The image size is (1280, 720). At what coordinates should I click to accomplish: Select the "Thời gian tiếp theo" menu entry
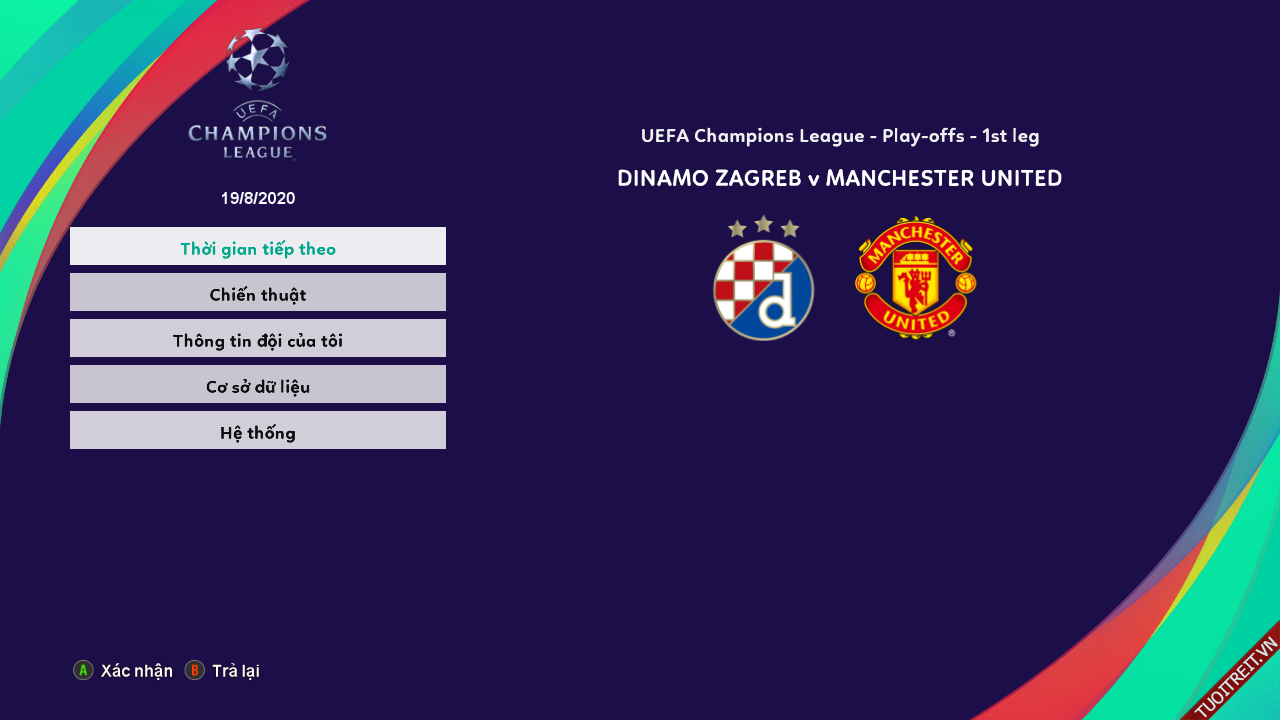point(258,247)
